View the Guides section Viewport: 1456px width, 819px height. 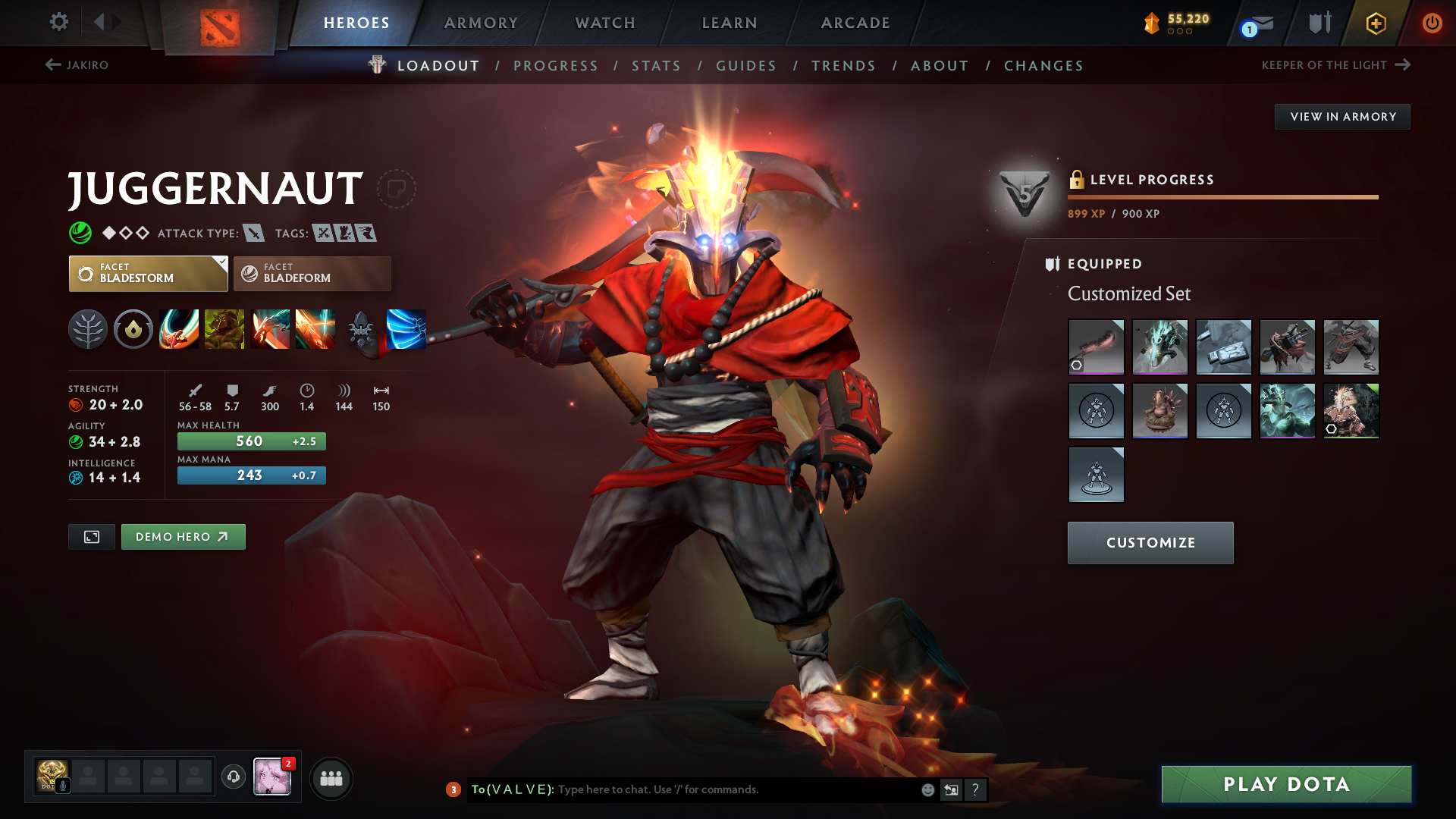coord(746,66)
